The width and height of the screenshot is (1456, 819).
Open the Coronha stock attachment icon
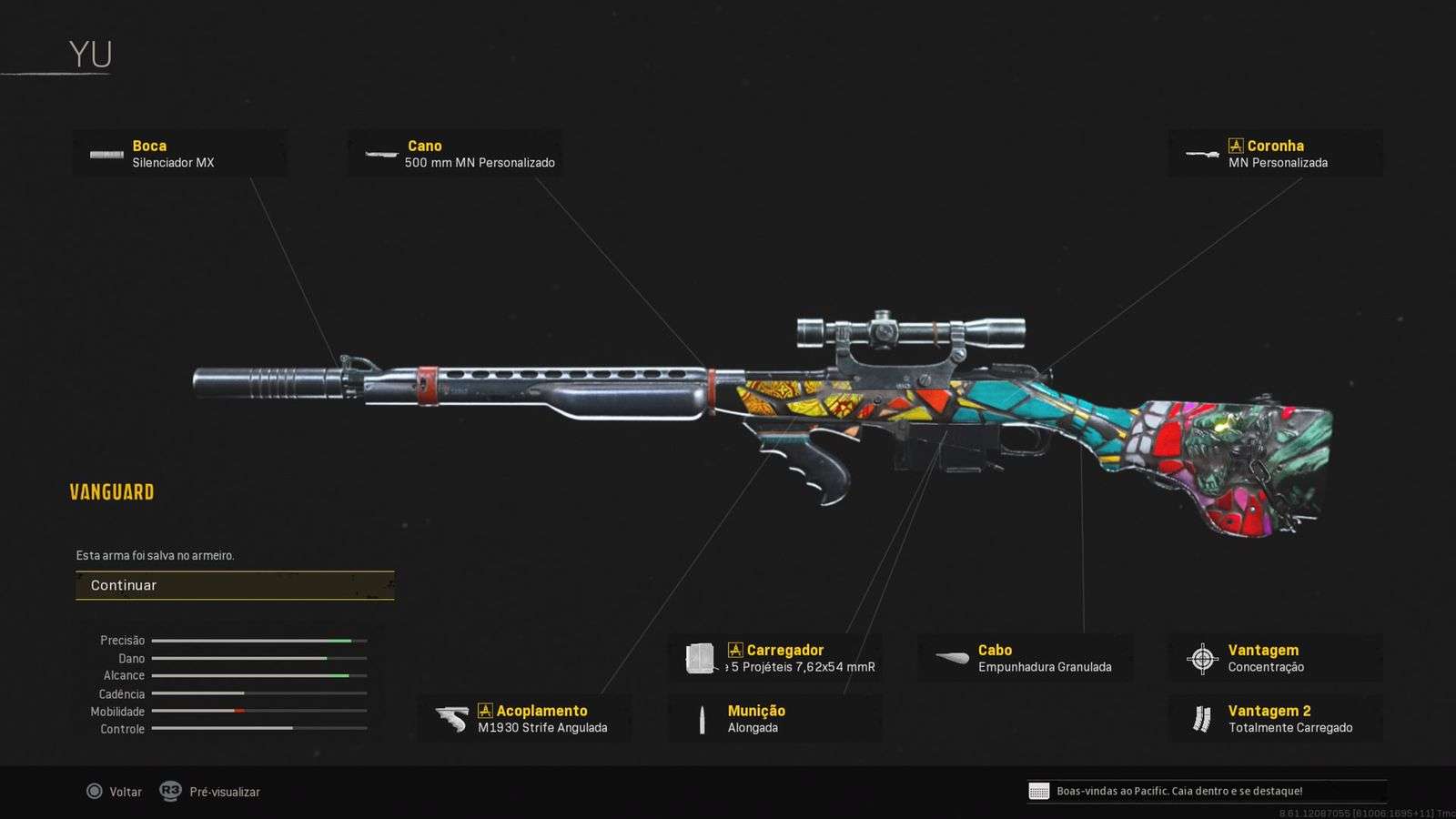click(1201, 153)
